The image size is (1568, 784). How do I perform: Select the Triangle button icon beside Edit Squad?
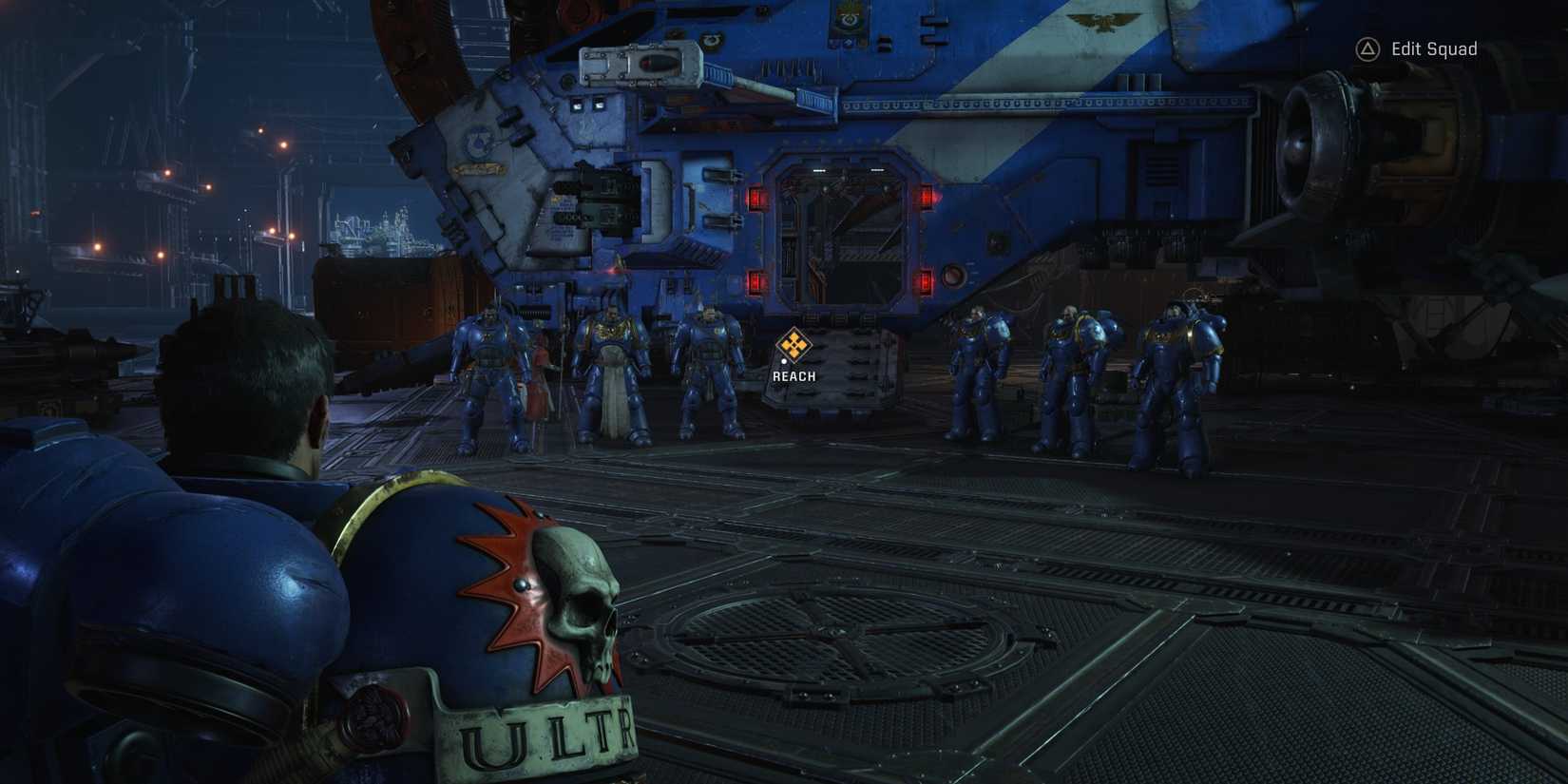(1367, 48)
